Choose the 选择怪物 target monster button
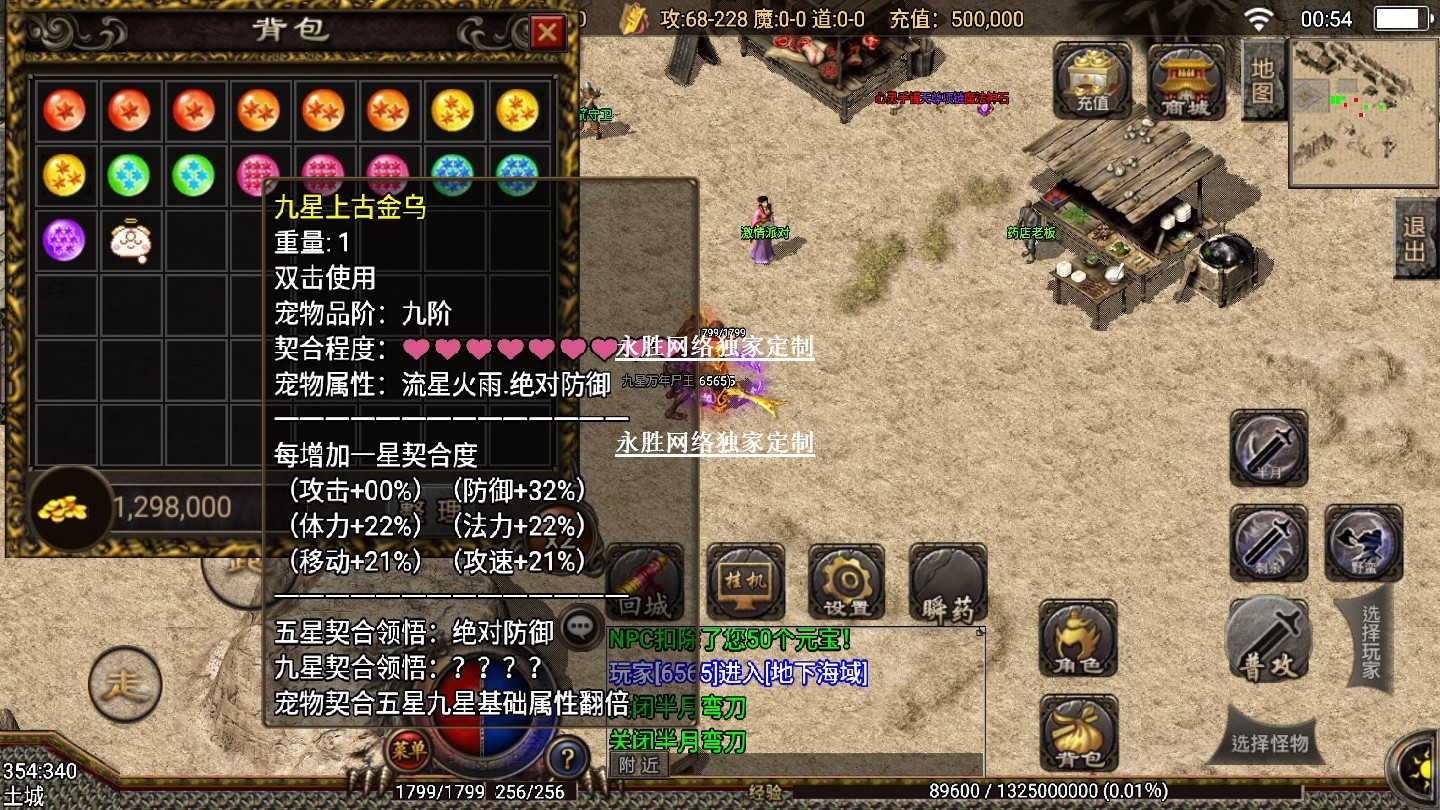This screenshot has height=810, width=1440. 1269,743
